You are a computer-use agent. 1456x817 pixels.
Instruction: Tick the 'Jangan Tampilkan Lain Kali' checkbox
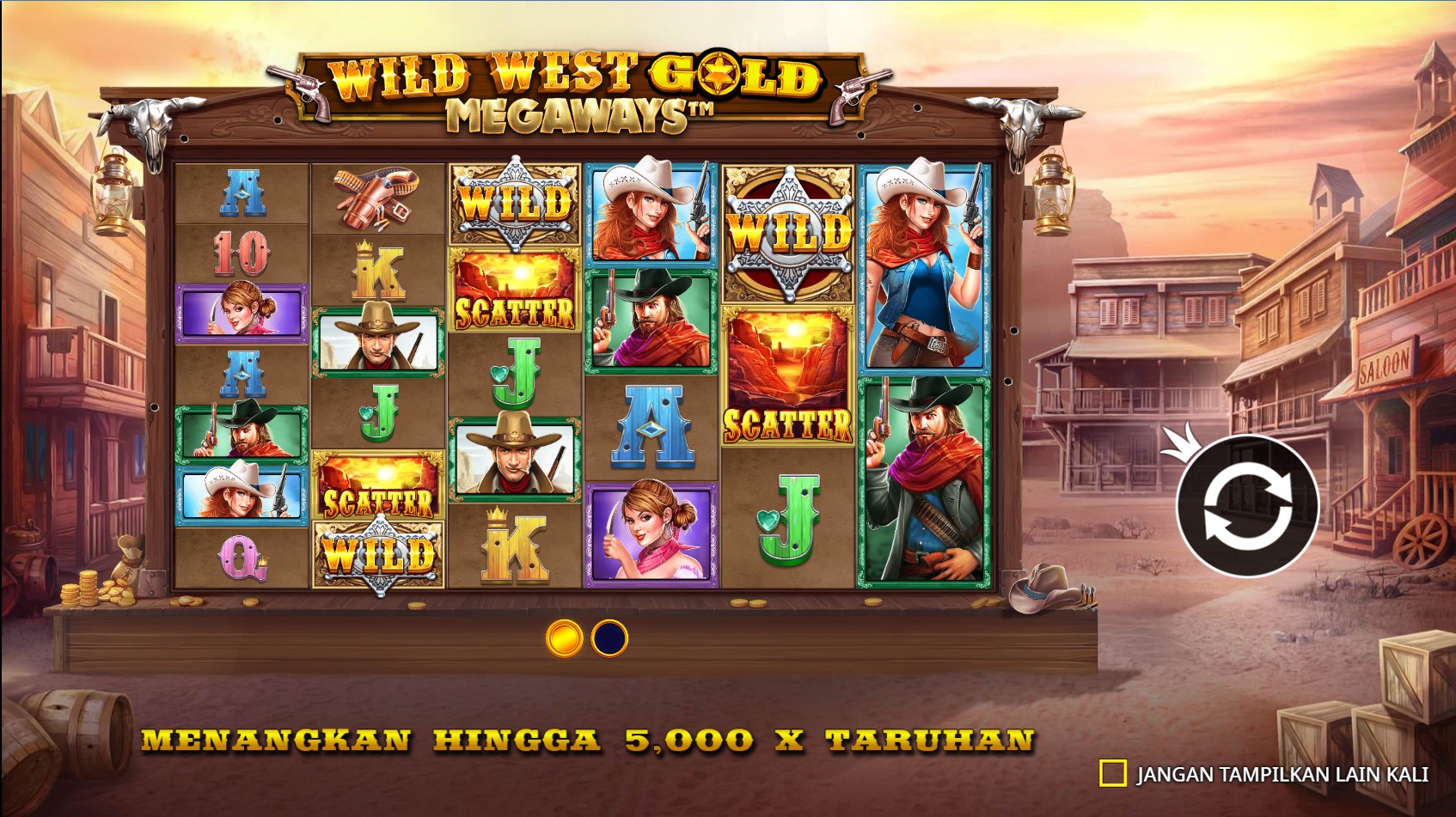1113,773
